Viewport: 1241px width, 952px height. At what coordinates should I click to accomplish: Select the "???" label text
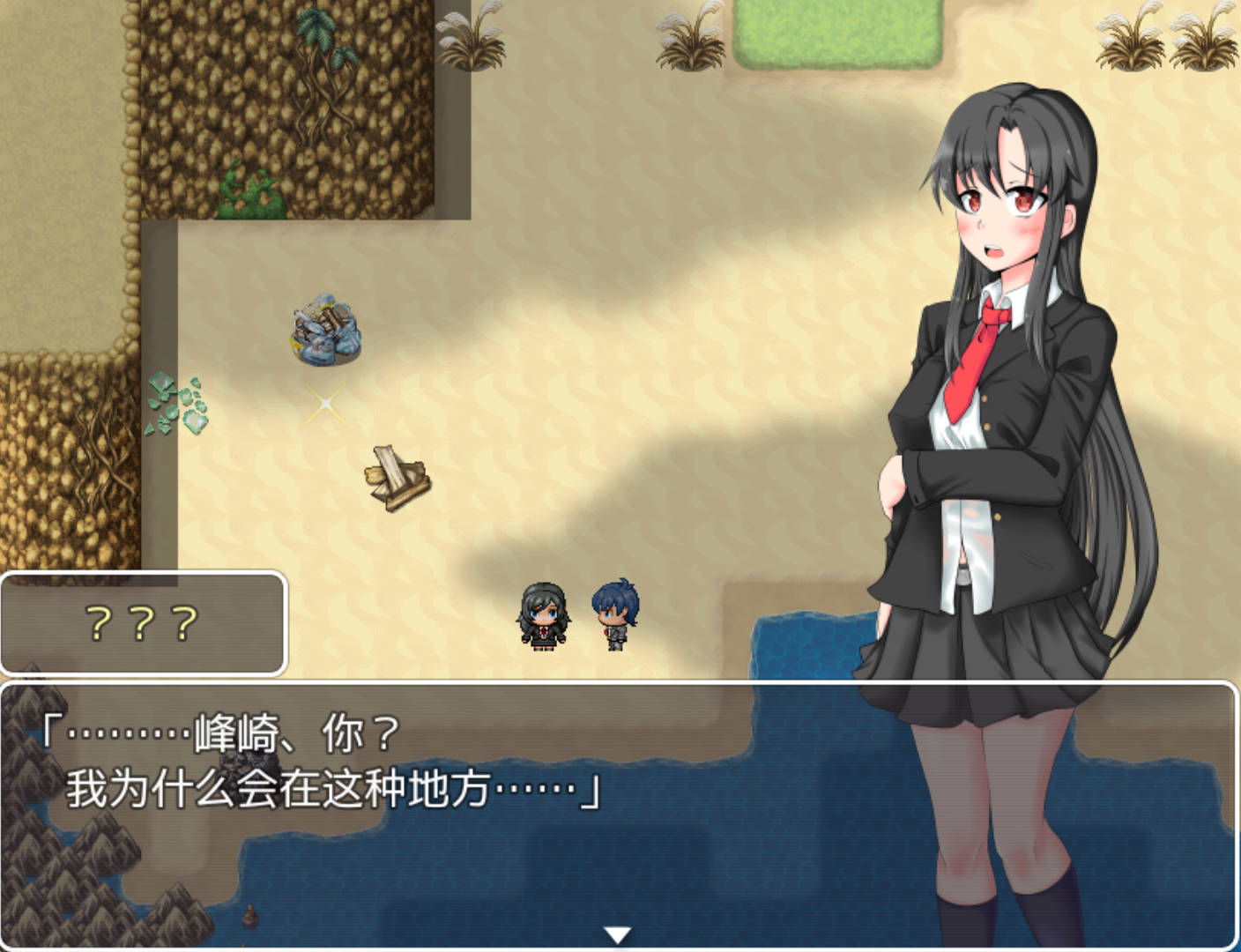[138, 622]
